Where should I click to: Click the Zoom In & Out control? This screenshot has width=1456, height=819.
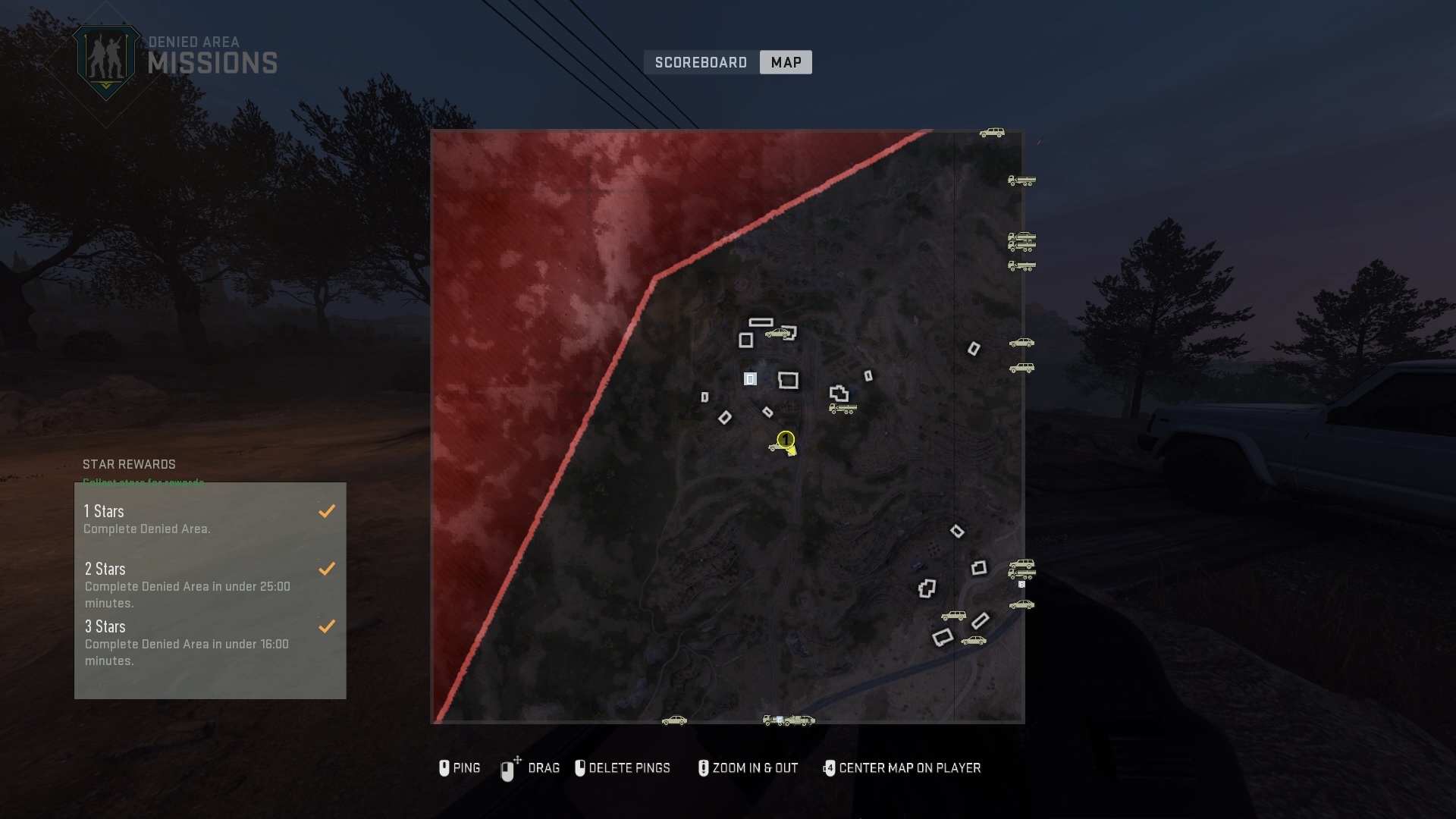coord(753,768)
